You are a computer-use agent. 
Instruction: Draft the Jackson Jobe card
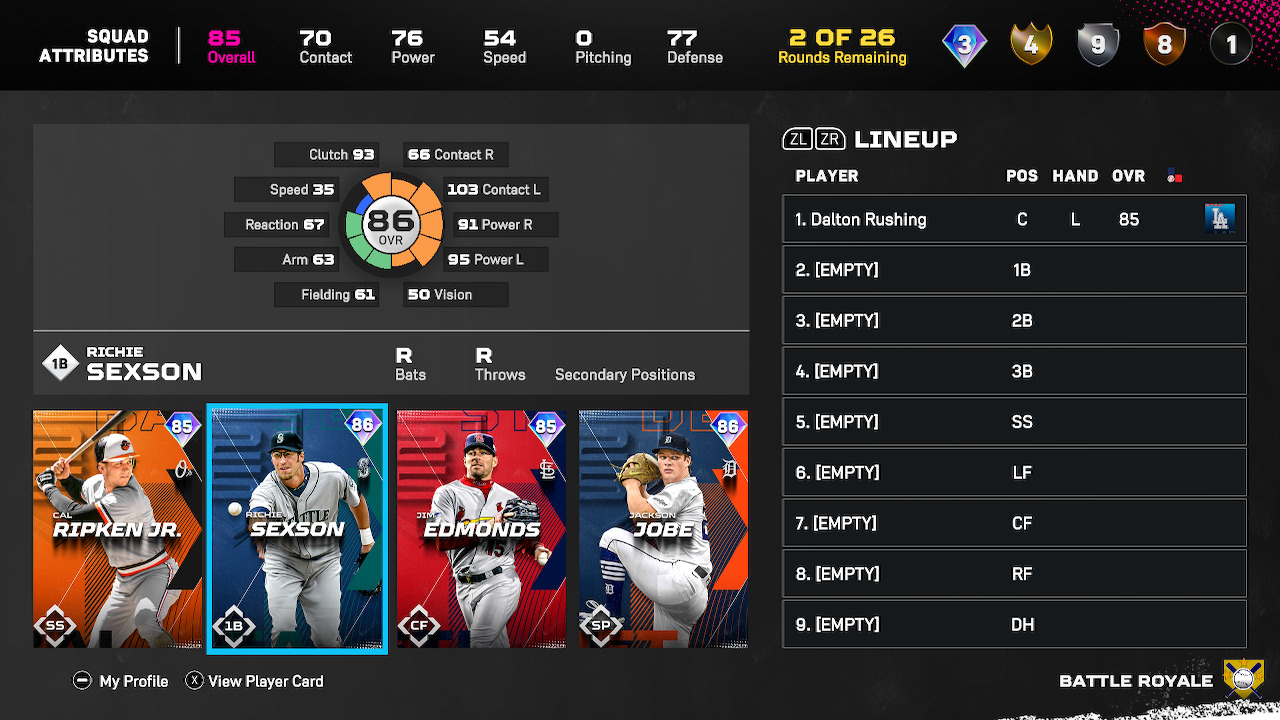click(x=663, y=529)
